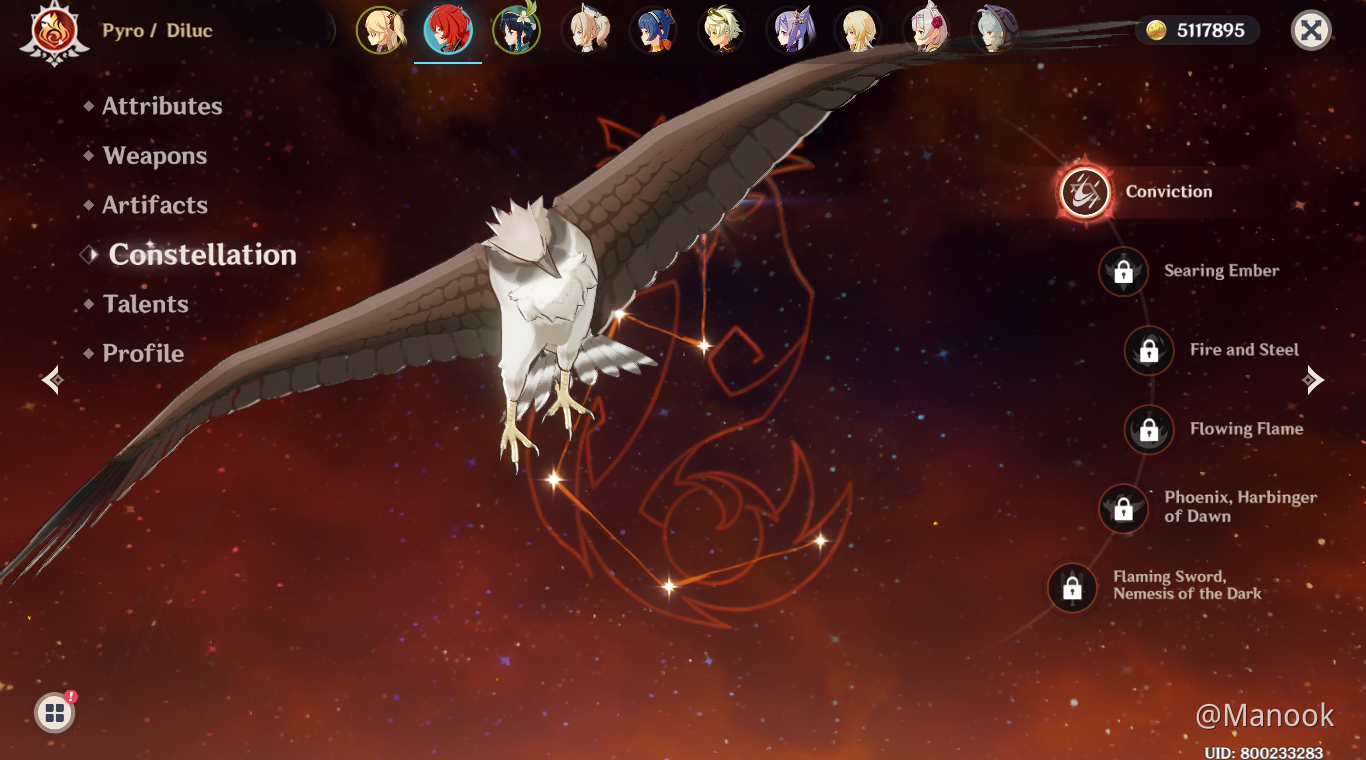Inspect the locked Flowing Flame constellation

[1149, 429]
